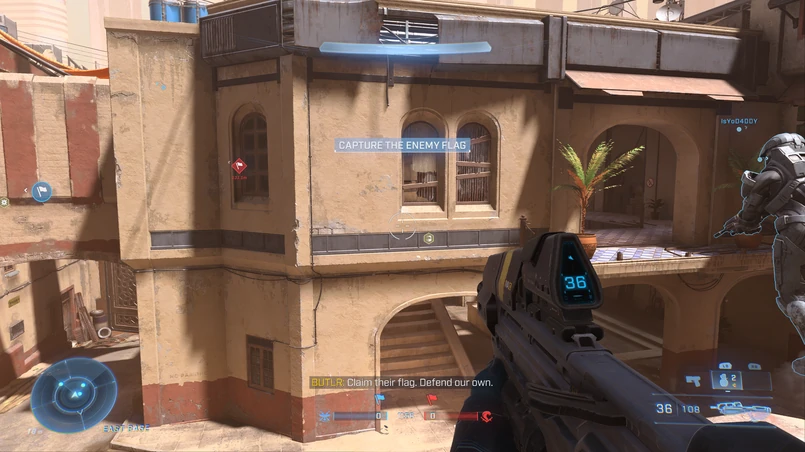Screen dimensions: 805x452
Task: Click teammate IoYoD4DDY's nameplate
Action: [x=738, y=121]
